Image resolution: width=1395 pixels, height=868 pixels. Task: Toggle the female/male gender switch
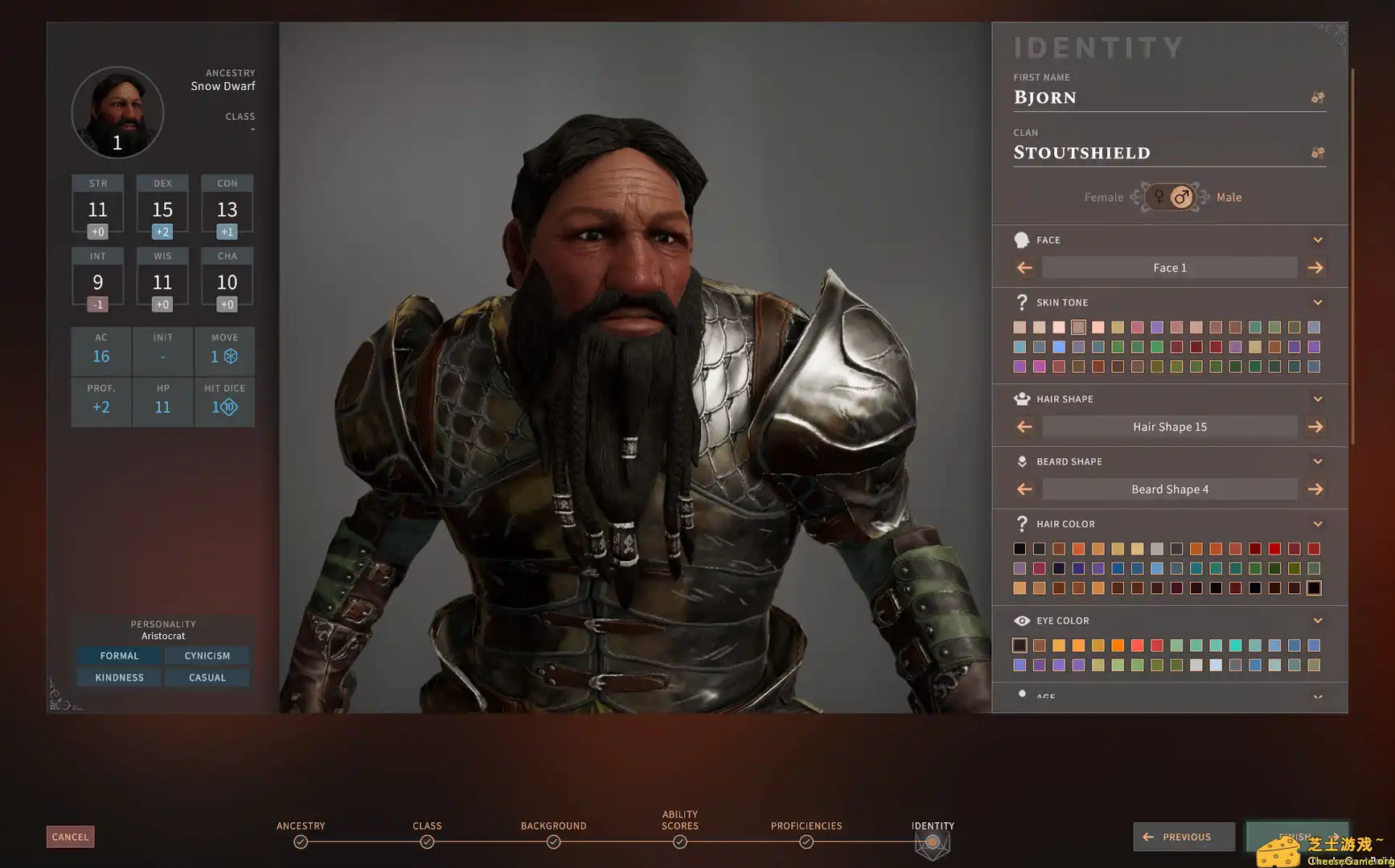[1170, 197]
